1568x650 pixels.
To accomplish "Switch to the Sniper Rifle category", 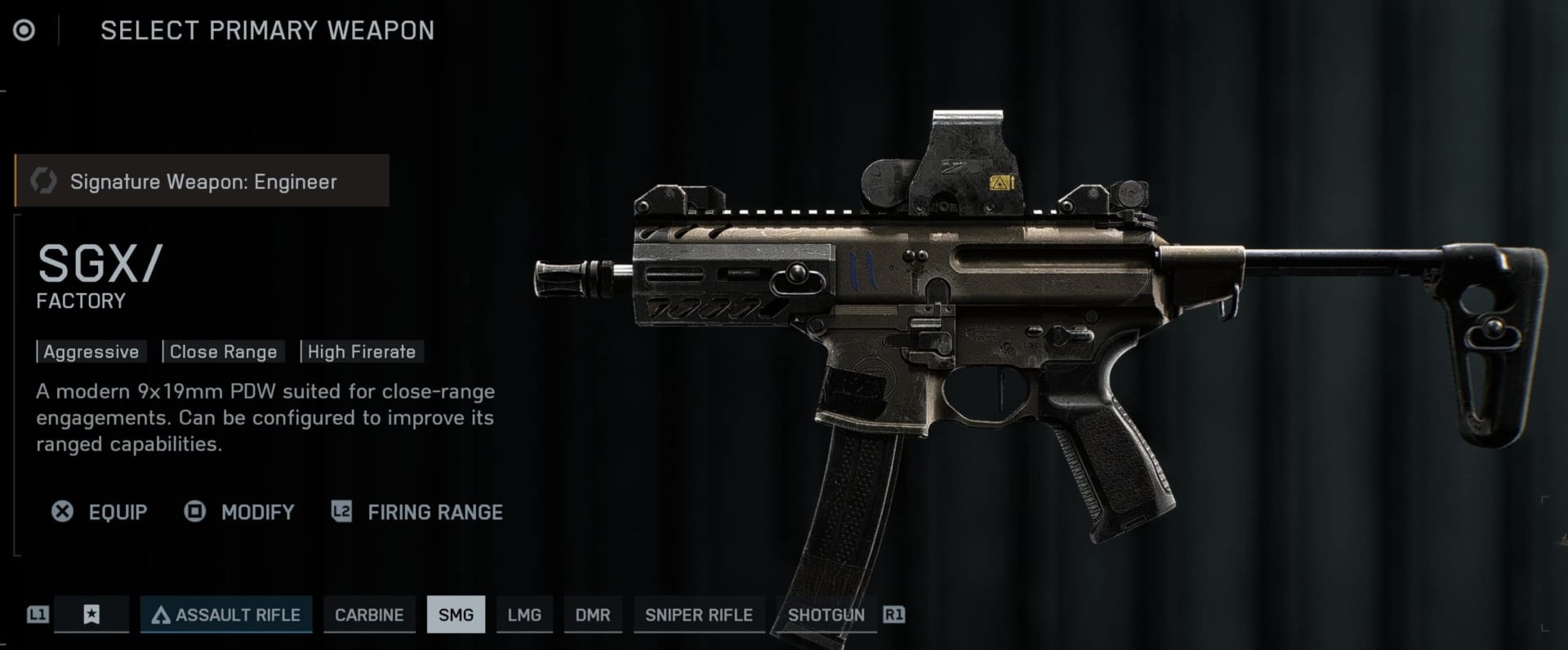I will click(x=699, y=615).
